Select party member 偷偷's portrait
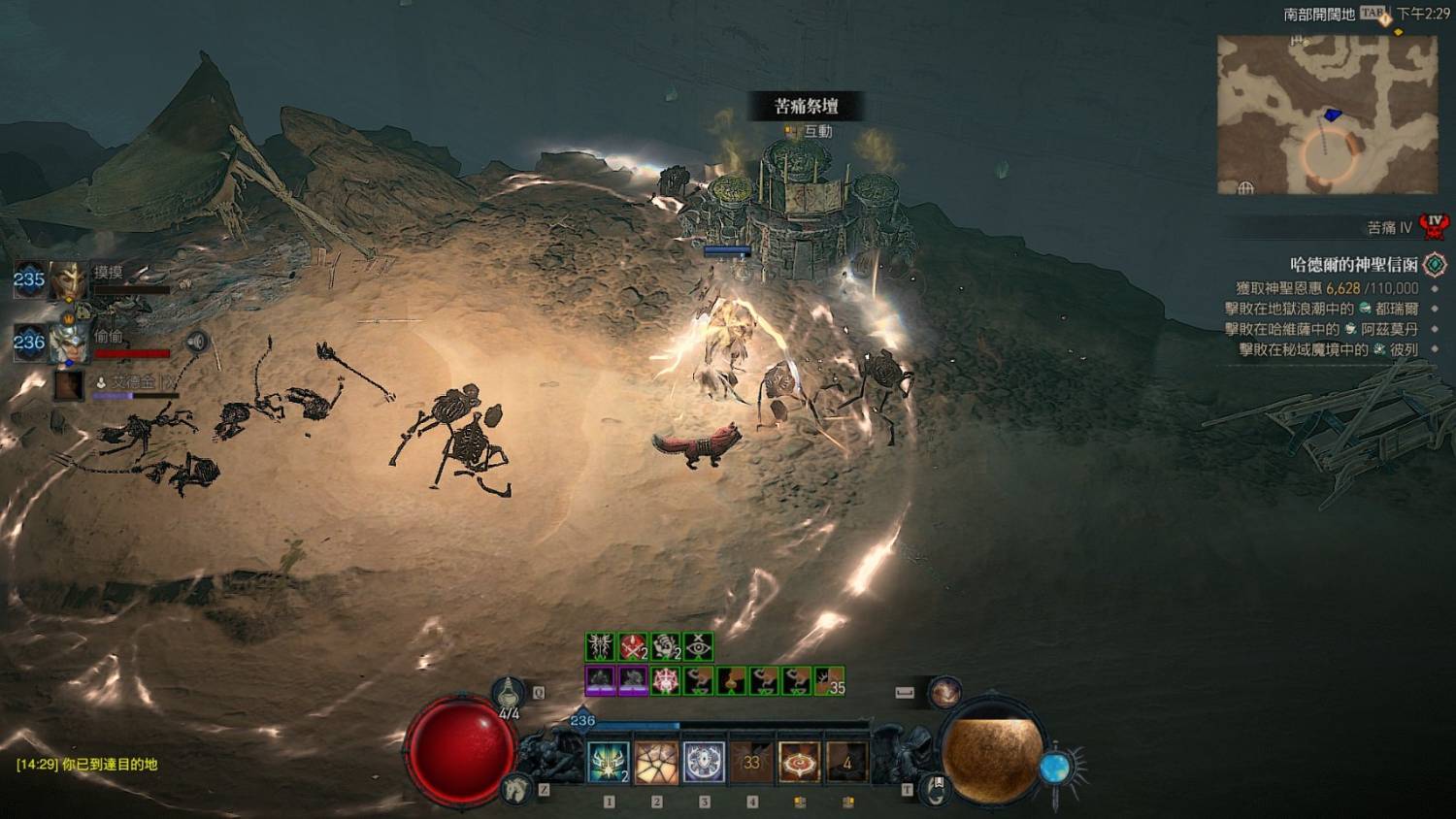This screenshot has height=819, width=1456. [x=68, y=343]
